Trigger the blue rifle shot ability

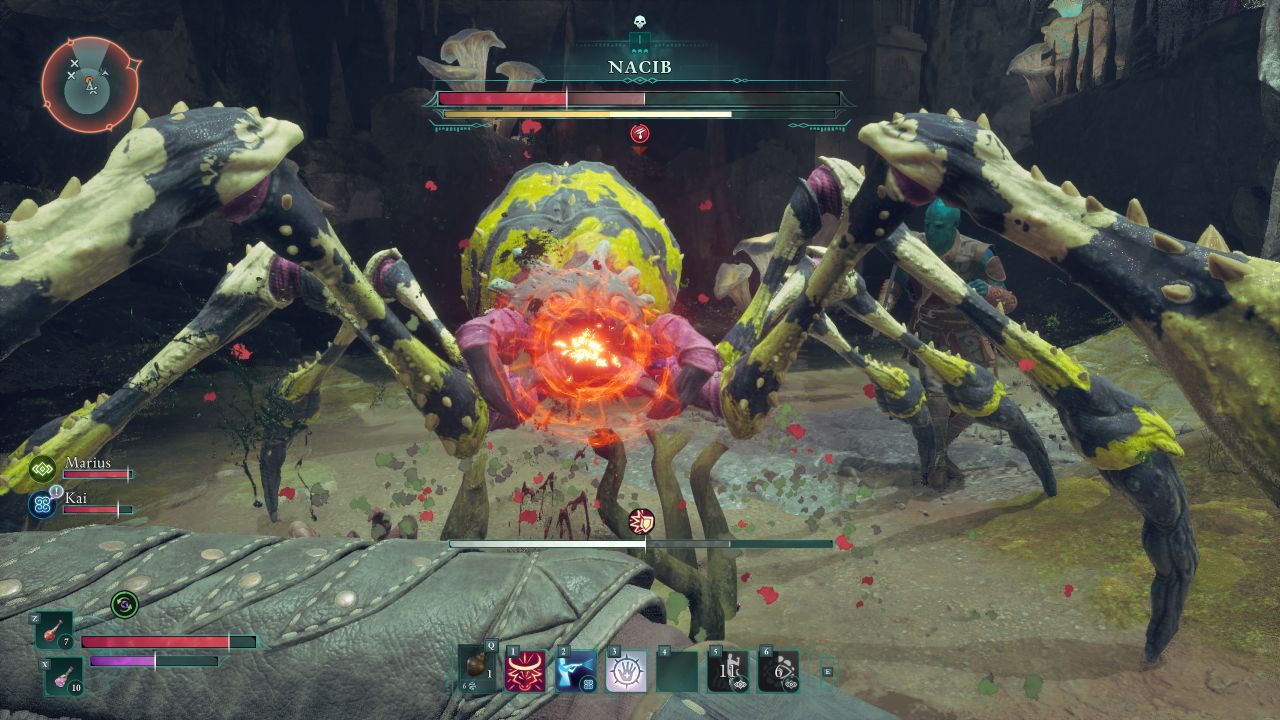tap(576, 671)
